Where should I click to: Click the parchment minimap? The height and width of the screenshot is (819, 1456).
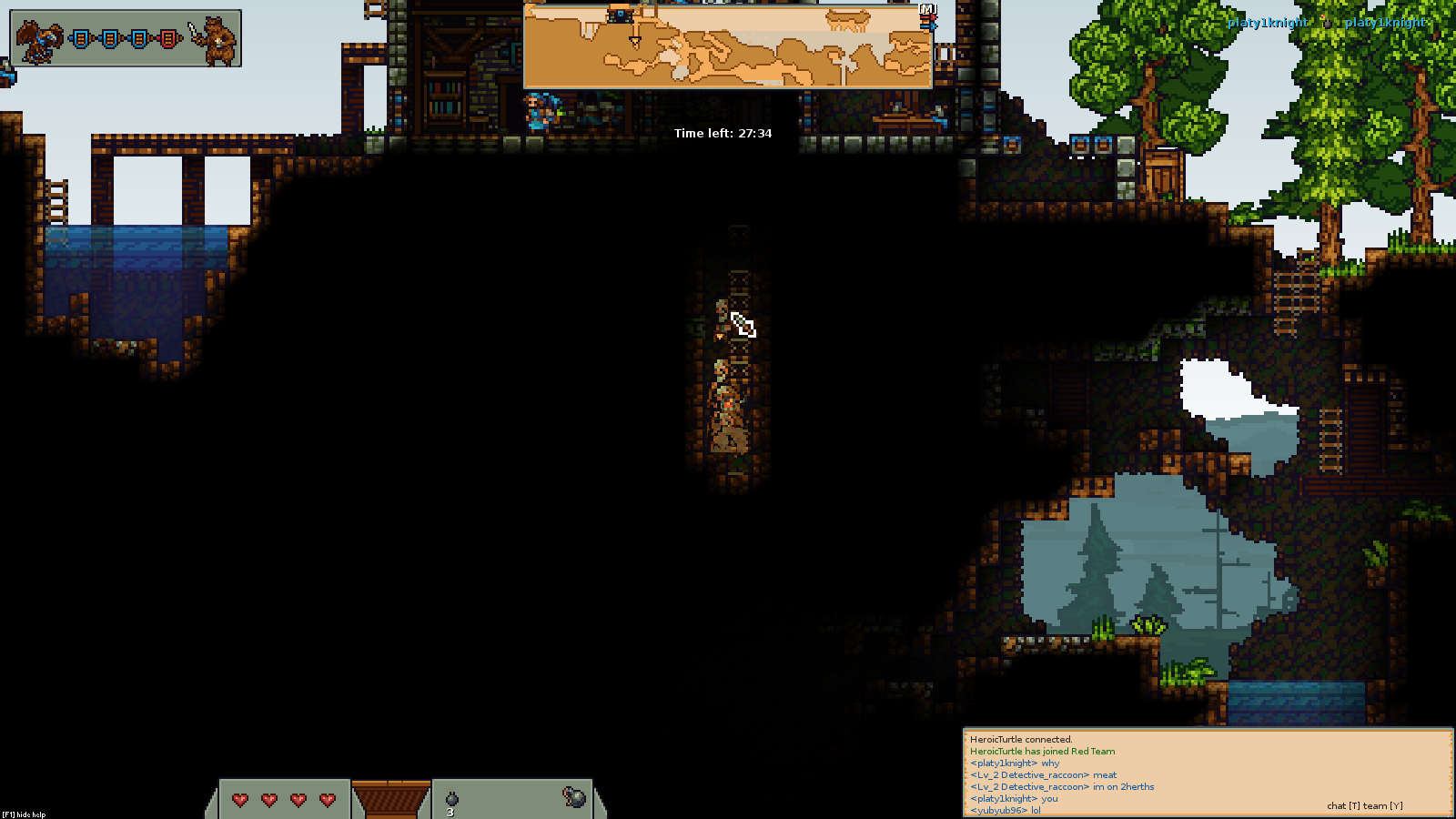point(727,46)
